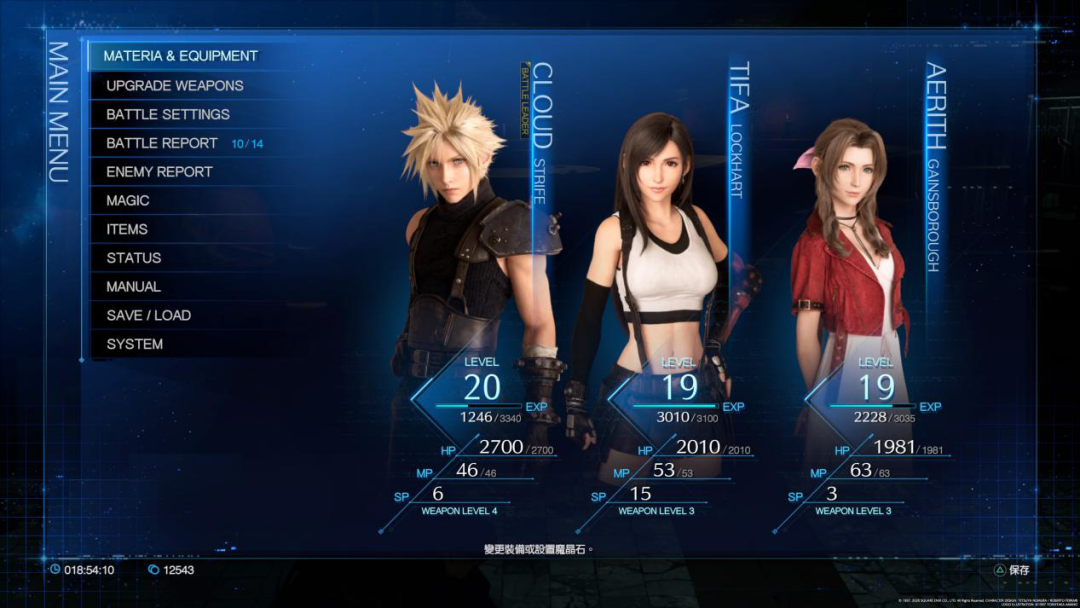Screen dimensions: 1080x608
Task: View the Battle Report
Action: [162, 143]
